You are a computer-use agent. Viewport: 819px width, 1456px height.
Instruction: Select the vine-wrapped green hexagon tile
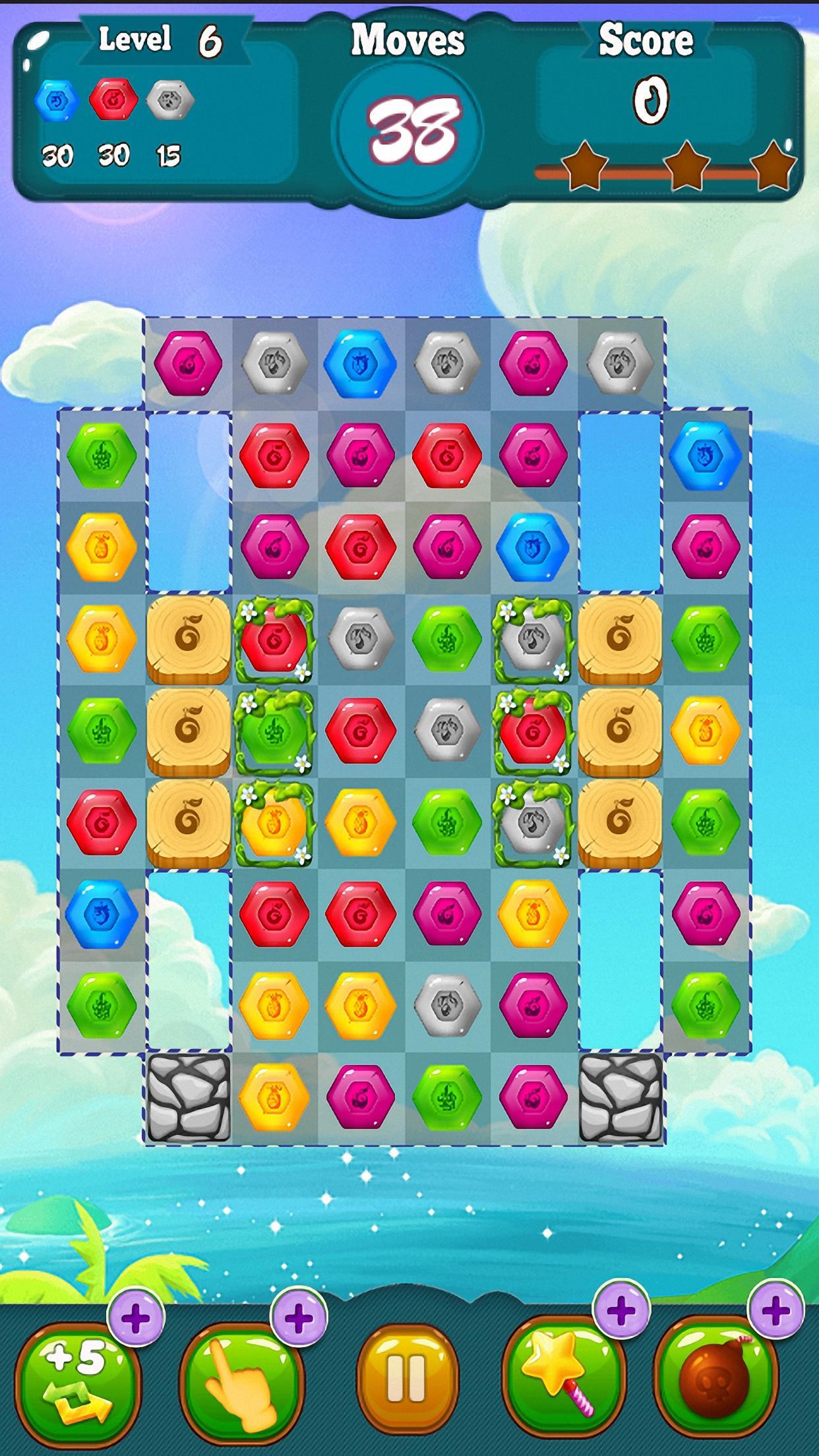pyautogui.click(x=274, y=731)
